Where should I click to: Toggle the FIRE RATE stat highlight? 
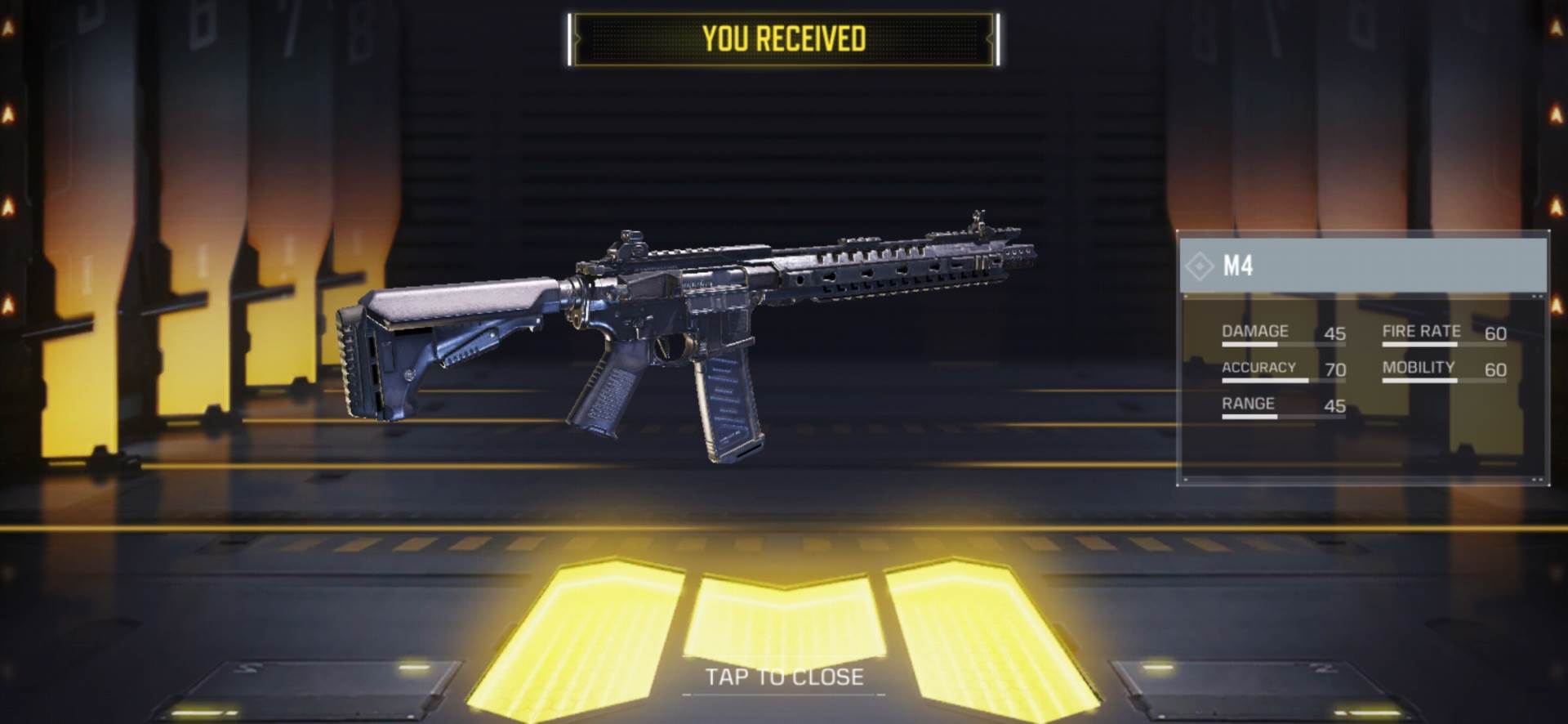click(x=1420, y=332)
